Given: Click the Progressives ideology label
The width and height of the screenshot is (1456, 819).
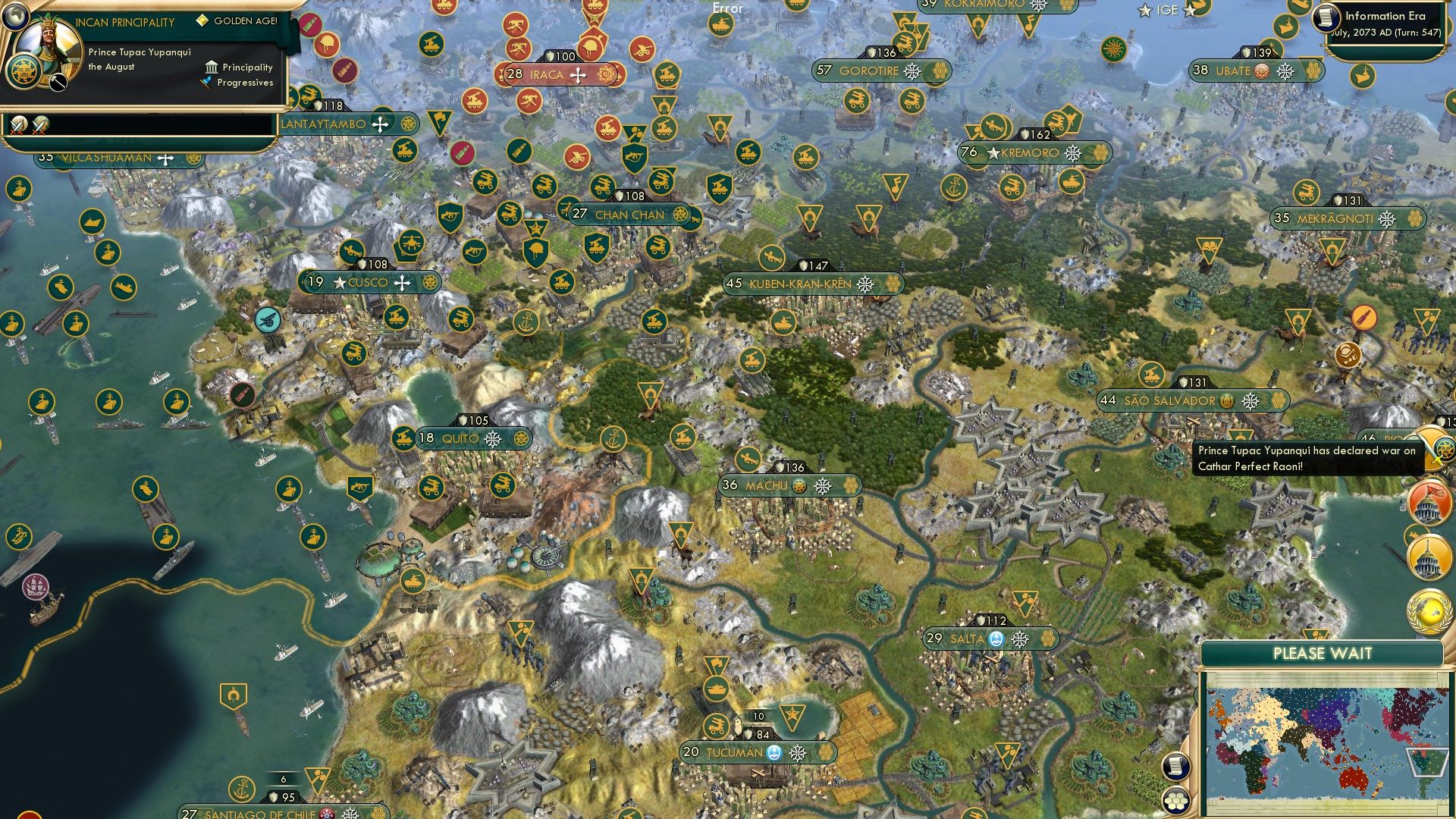Looking at the screenshot, I should (x=244, y=82).
